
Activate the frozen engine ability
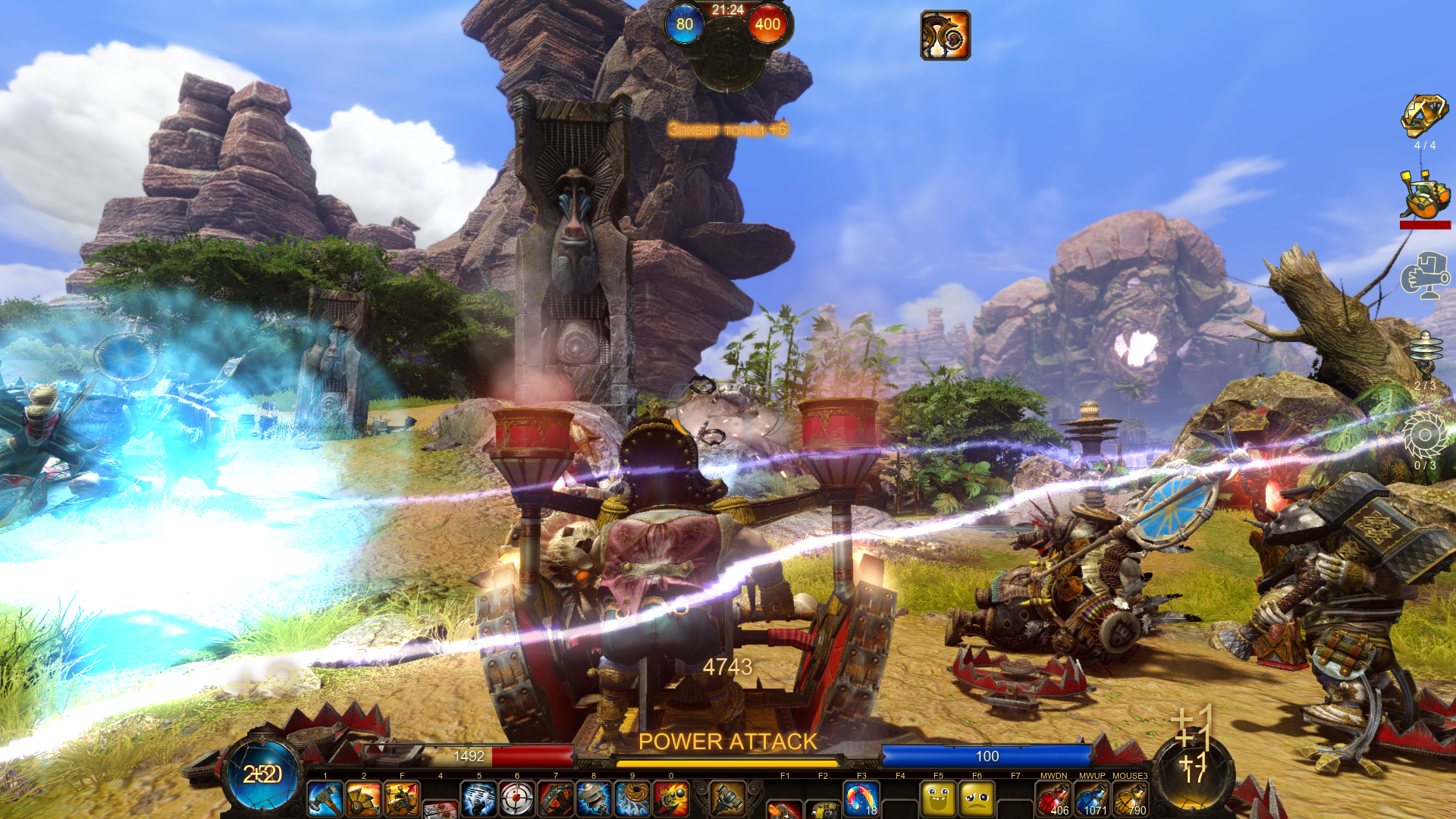pyautogui.click(x=479, y=799)
